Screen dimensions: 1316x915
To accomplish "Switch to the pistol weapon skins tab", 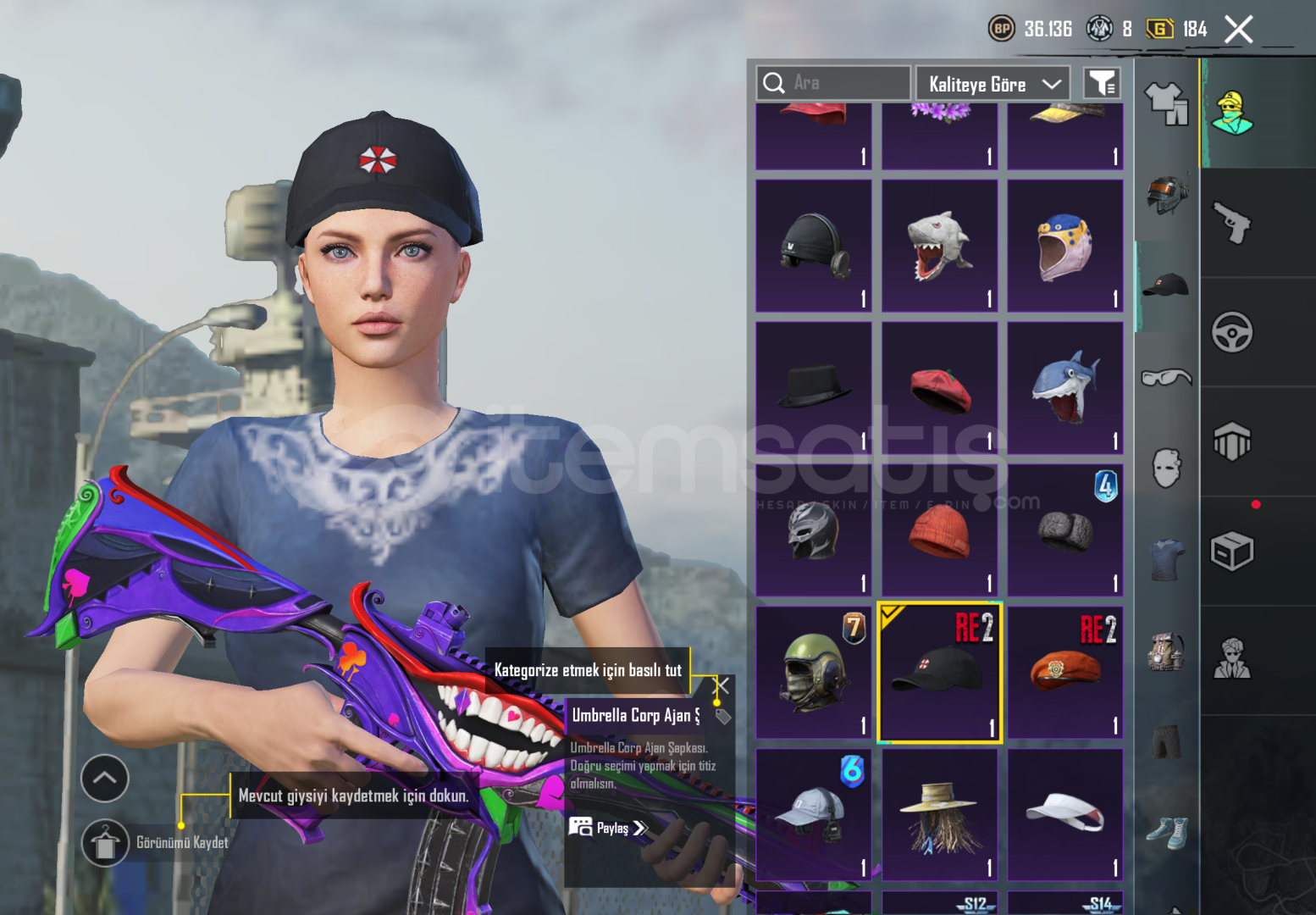I will coord(1232,223).
